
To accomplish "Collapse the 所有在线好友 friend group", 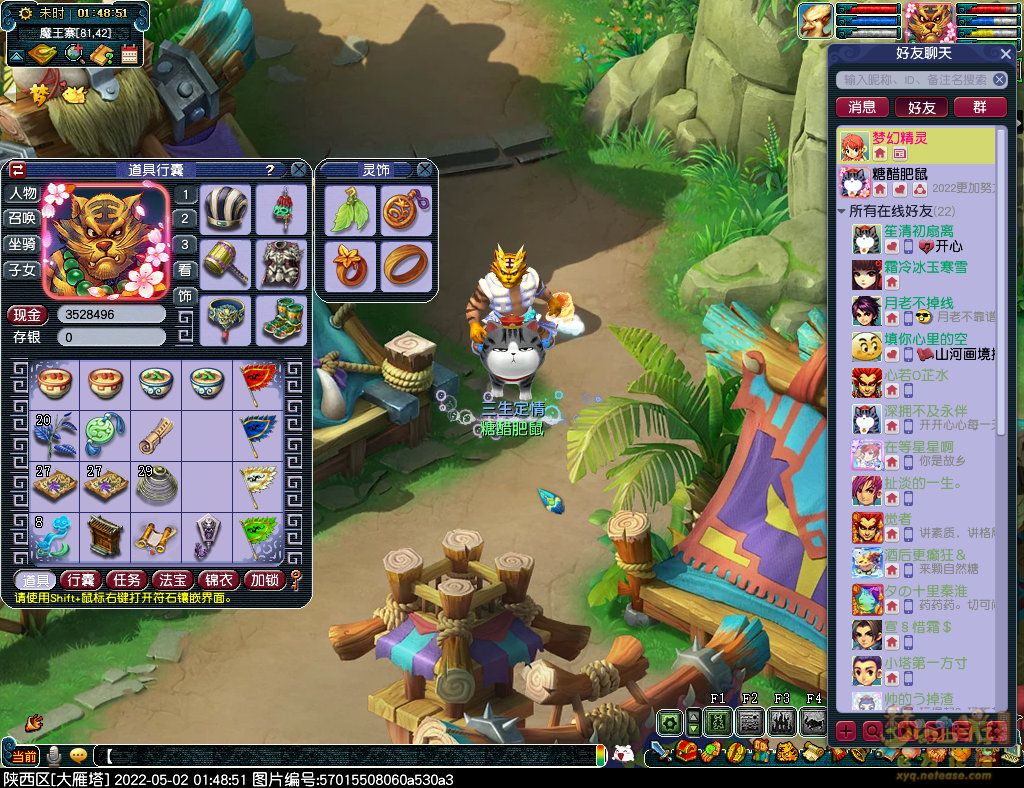I will (x=842, y=212).
